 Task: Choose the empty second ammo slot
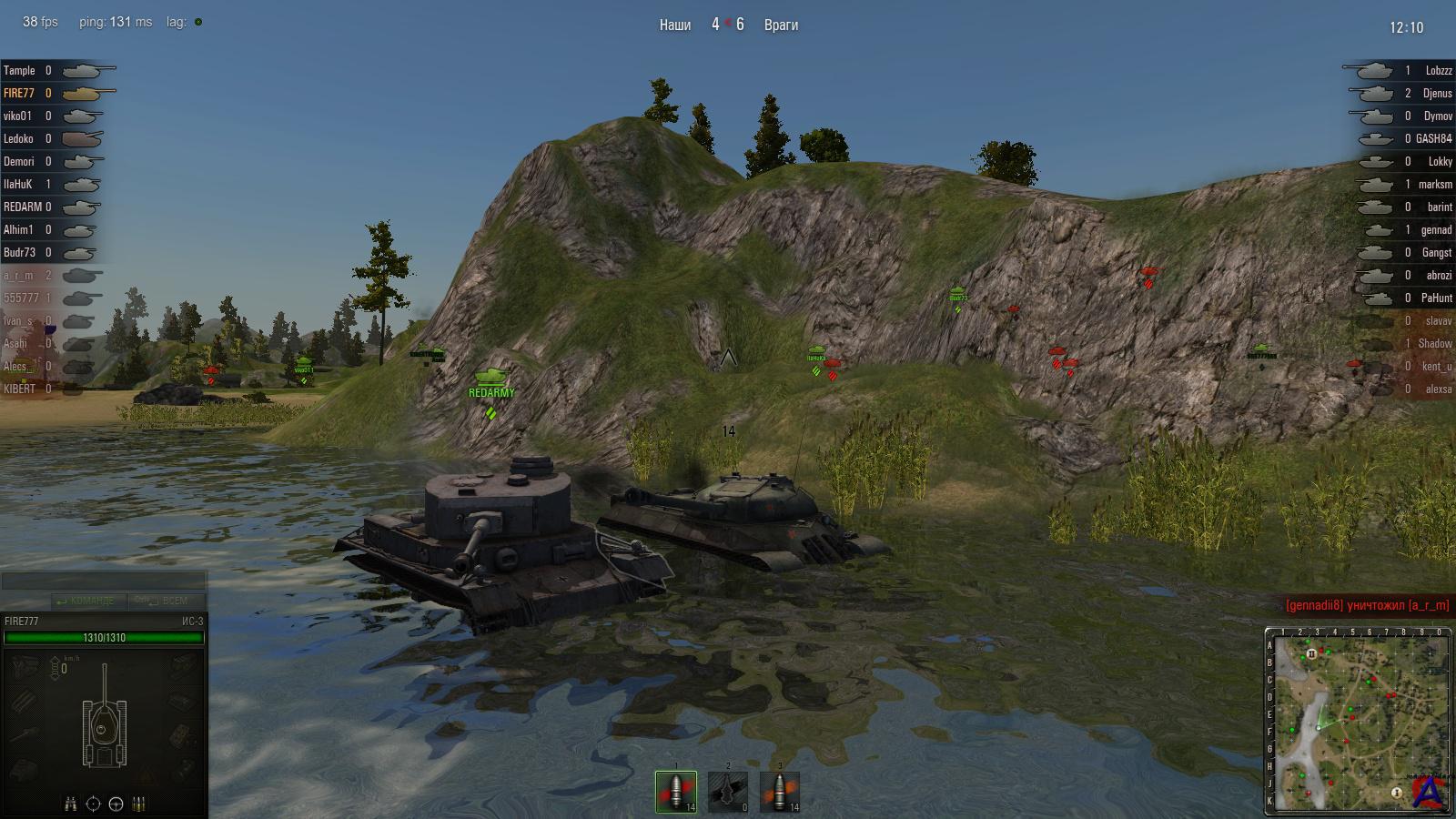(728, 792)
